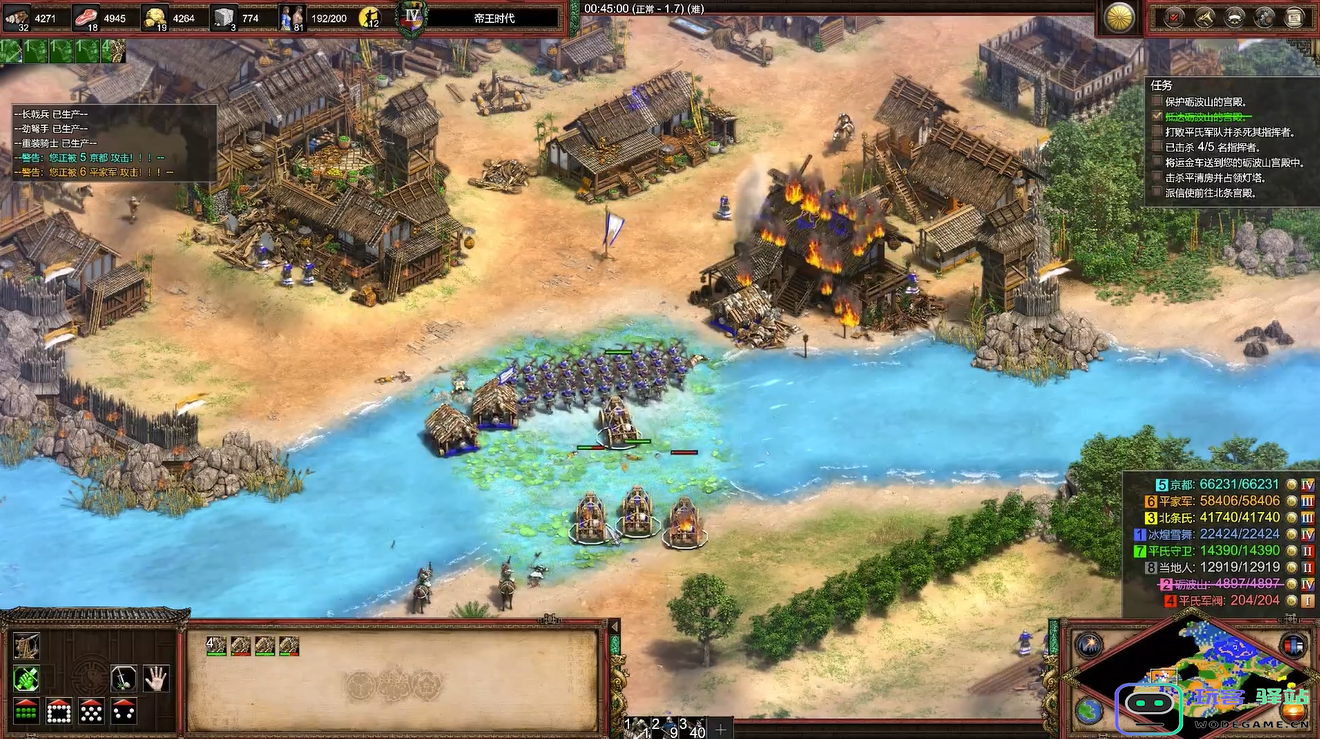Click the green fist attack stance
This screenshot has width=1320, height=739.
click(26, 679)
